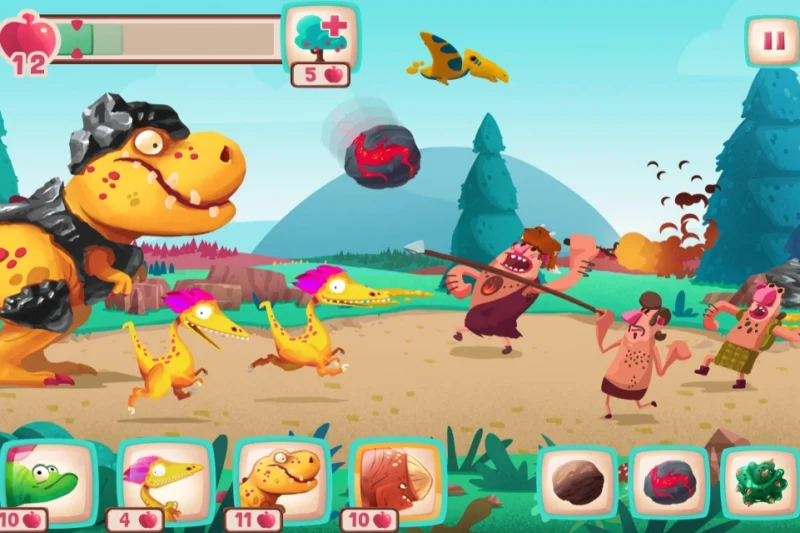Pause the game

(x=771, y=42)
